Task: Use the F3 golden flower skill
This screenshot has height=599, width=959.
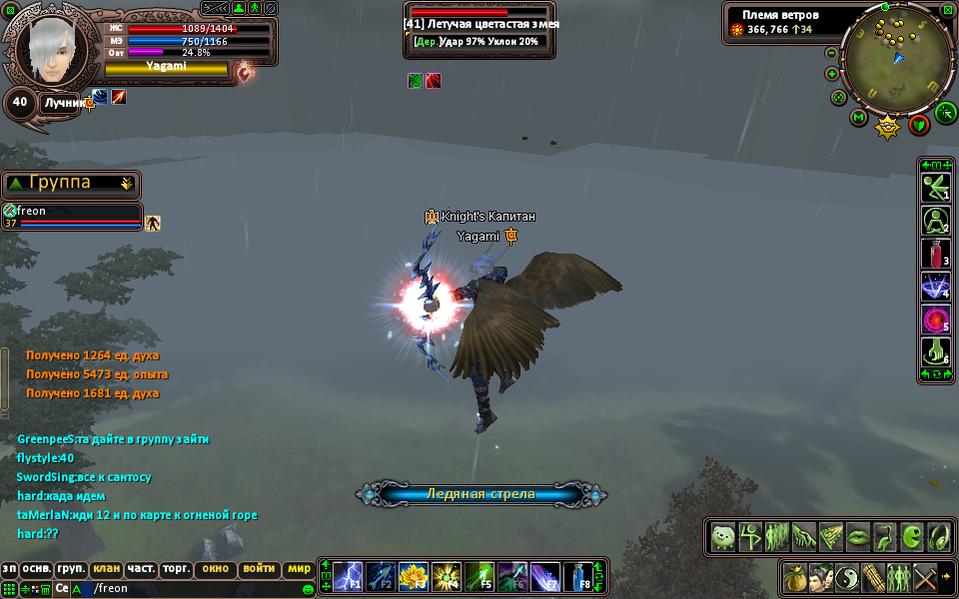Action: tap(413, 576)
